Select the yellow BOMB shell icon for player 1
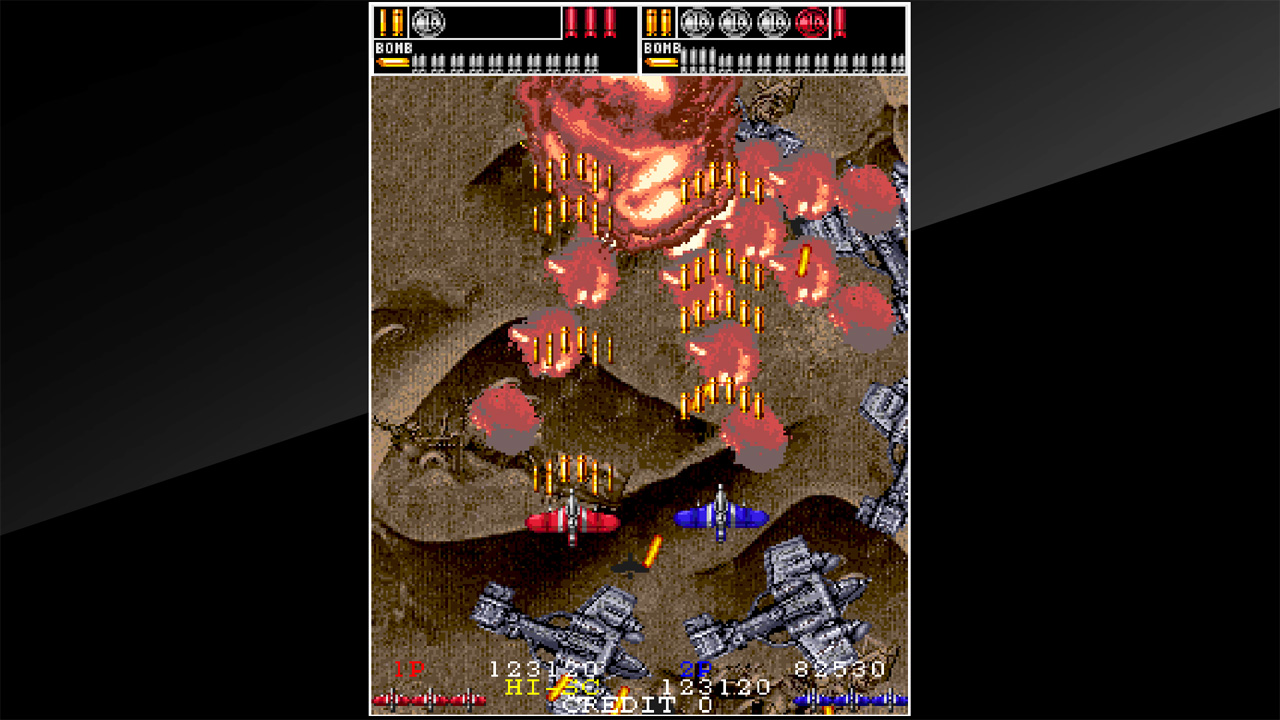Viewport: 1280px width, 720px height. tap(391, 63)
